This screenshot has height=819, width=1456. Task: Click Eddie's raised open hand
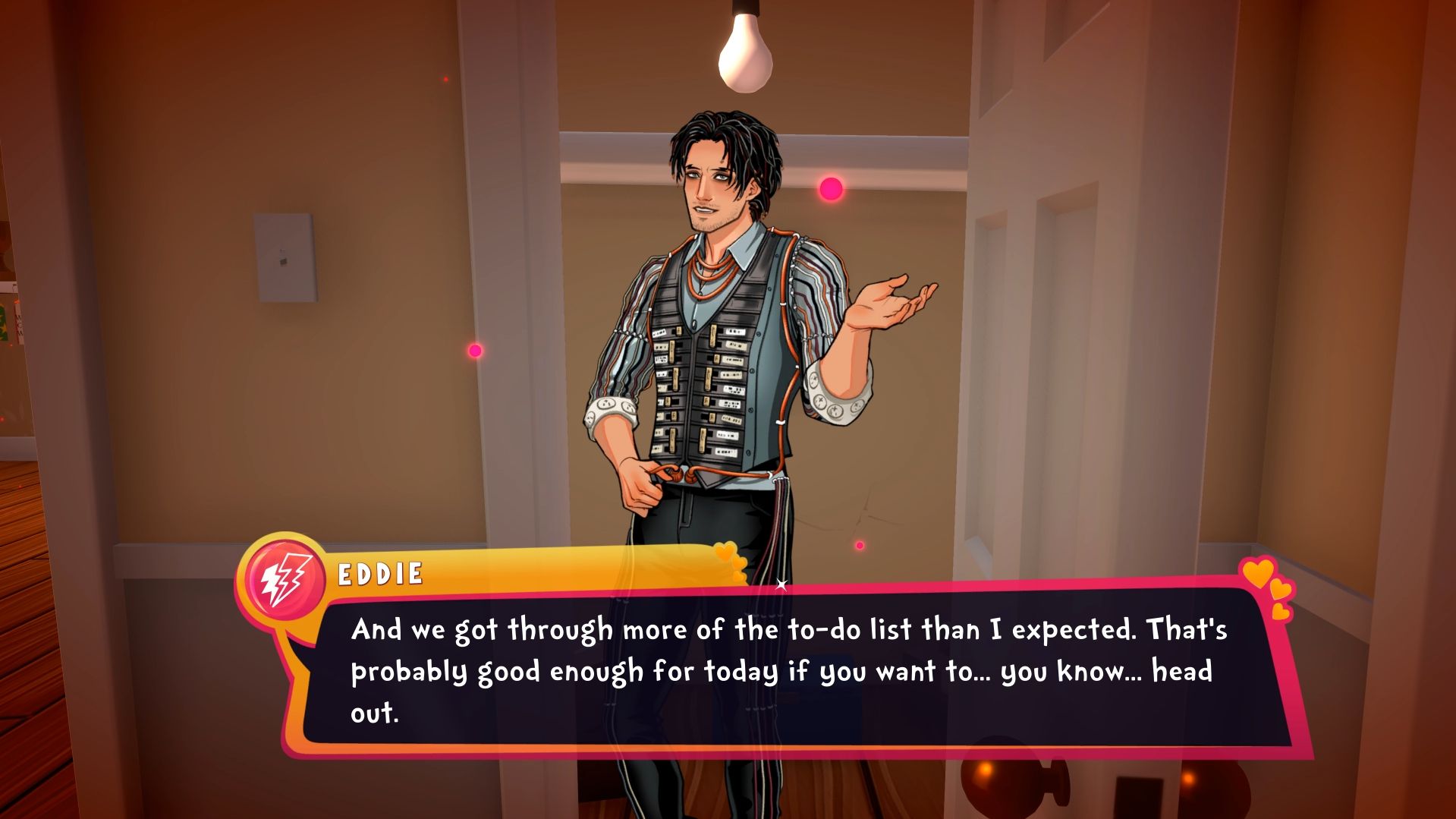pos(885,304)
